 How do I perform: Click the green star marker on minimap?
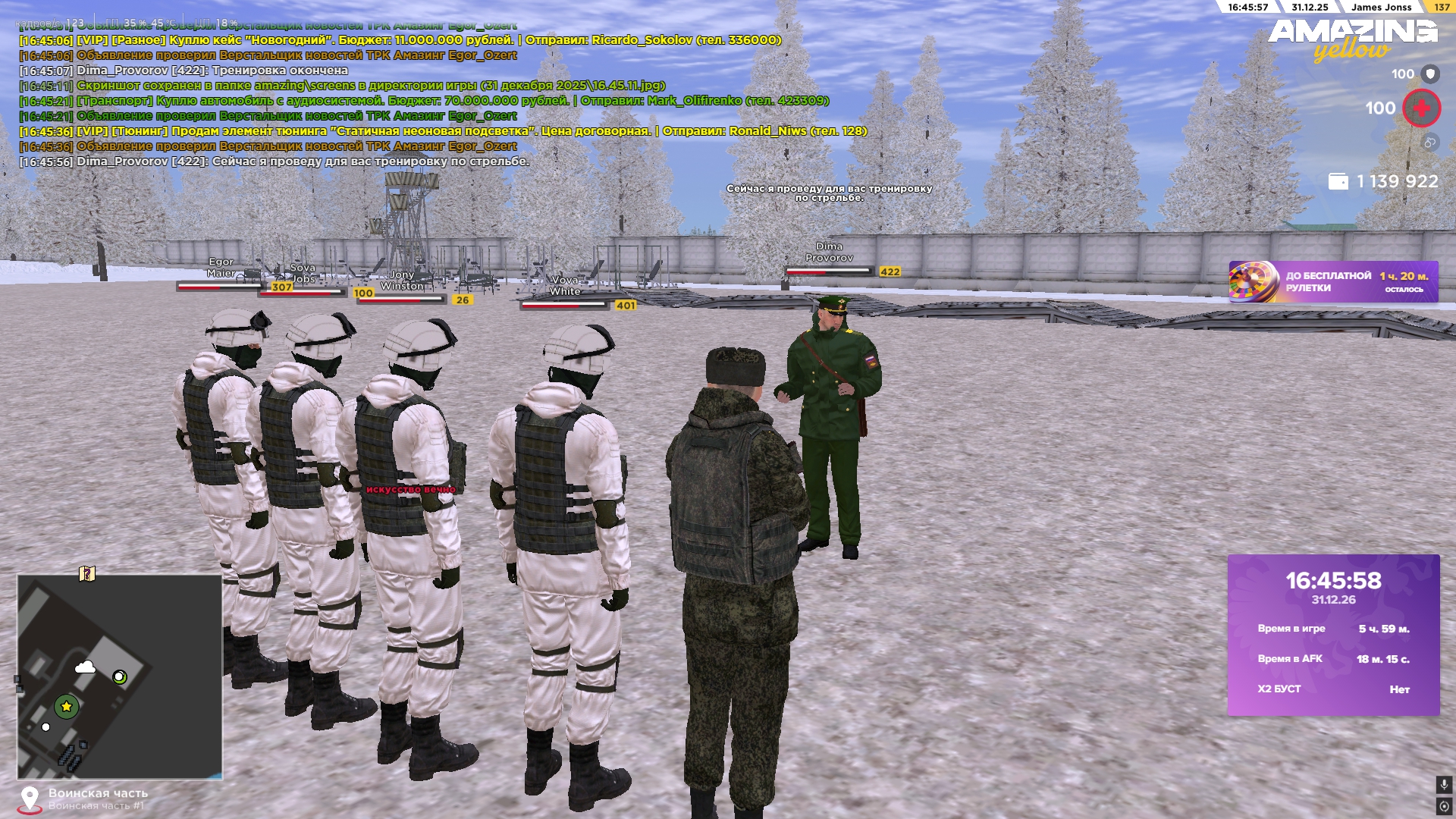[67, 707]
